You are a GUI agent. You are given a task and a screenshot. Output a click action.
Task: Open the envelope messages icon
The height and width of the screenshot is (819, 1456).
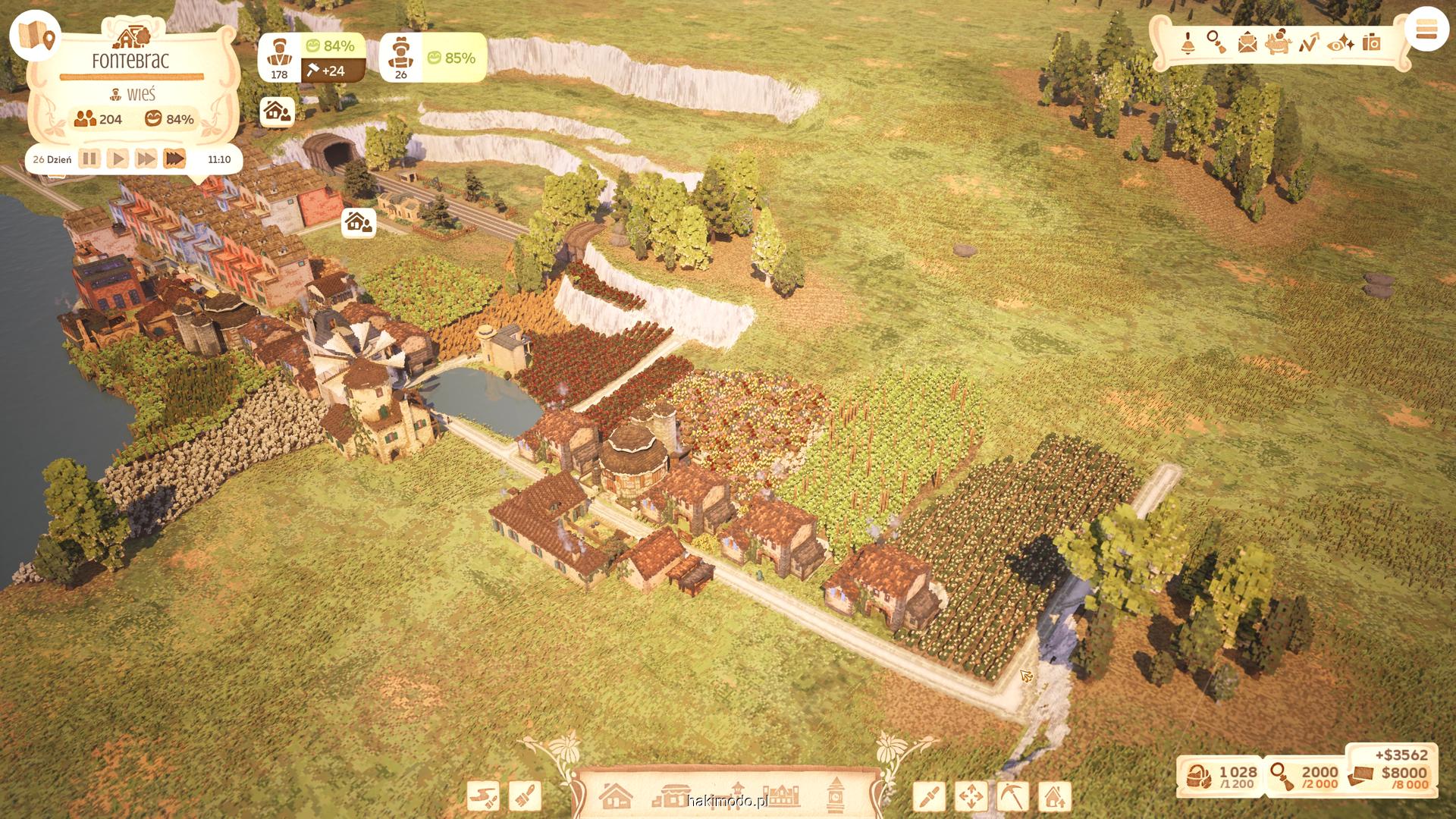pyautogui.click(x=1247, y=43)
